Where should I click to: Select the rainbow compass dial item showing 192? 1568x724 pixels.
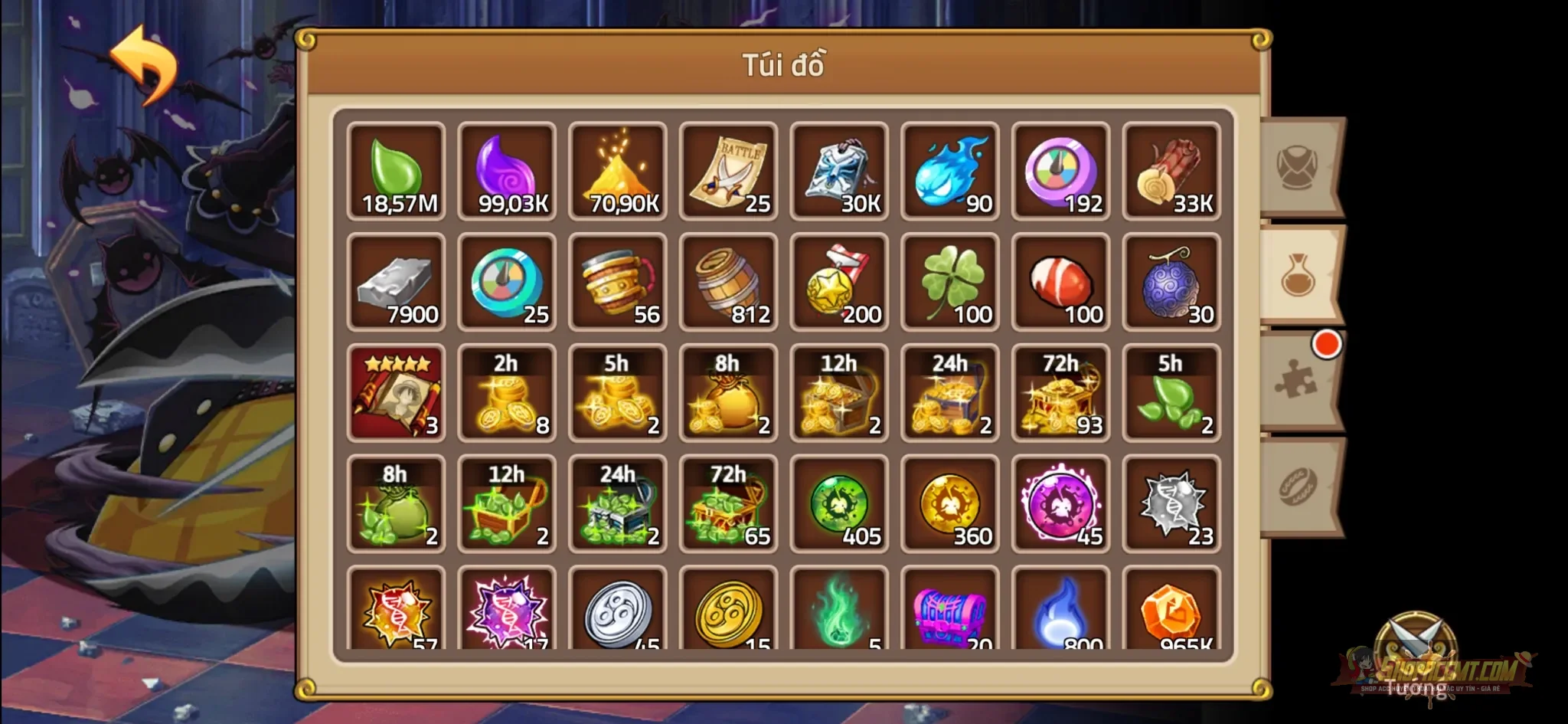1060,170
